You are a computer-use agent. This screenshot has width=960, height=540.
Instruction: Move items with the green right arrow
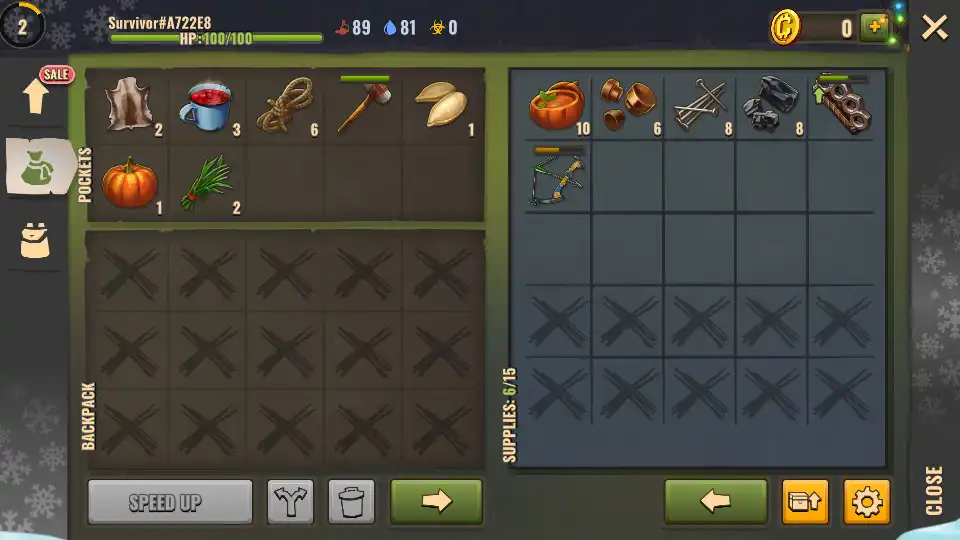point(436,502)
